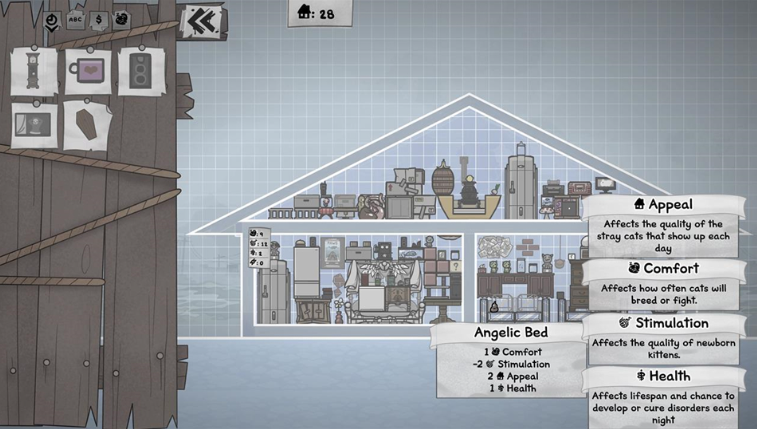Sort furniture alphabetically with ABC button

pos(76,20)
